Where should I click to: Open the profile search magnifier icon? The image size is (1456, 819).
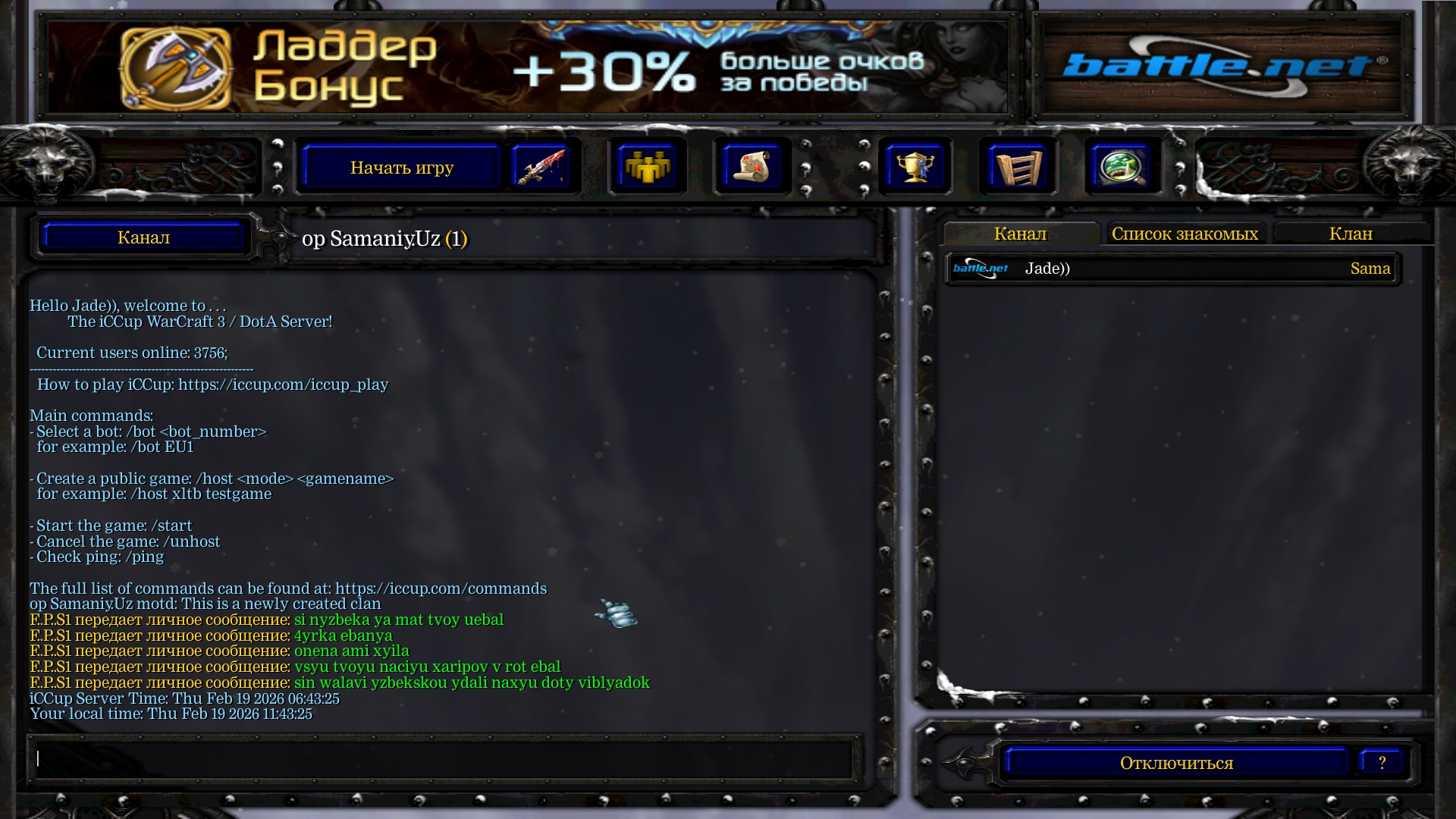click(x=1122, y=166)
